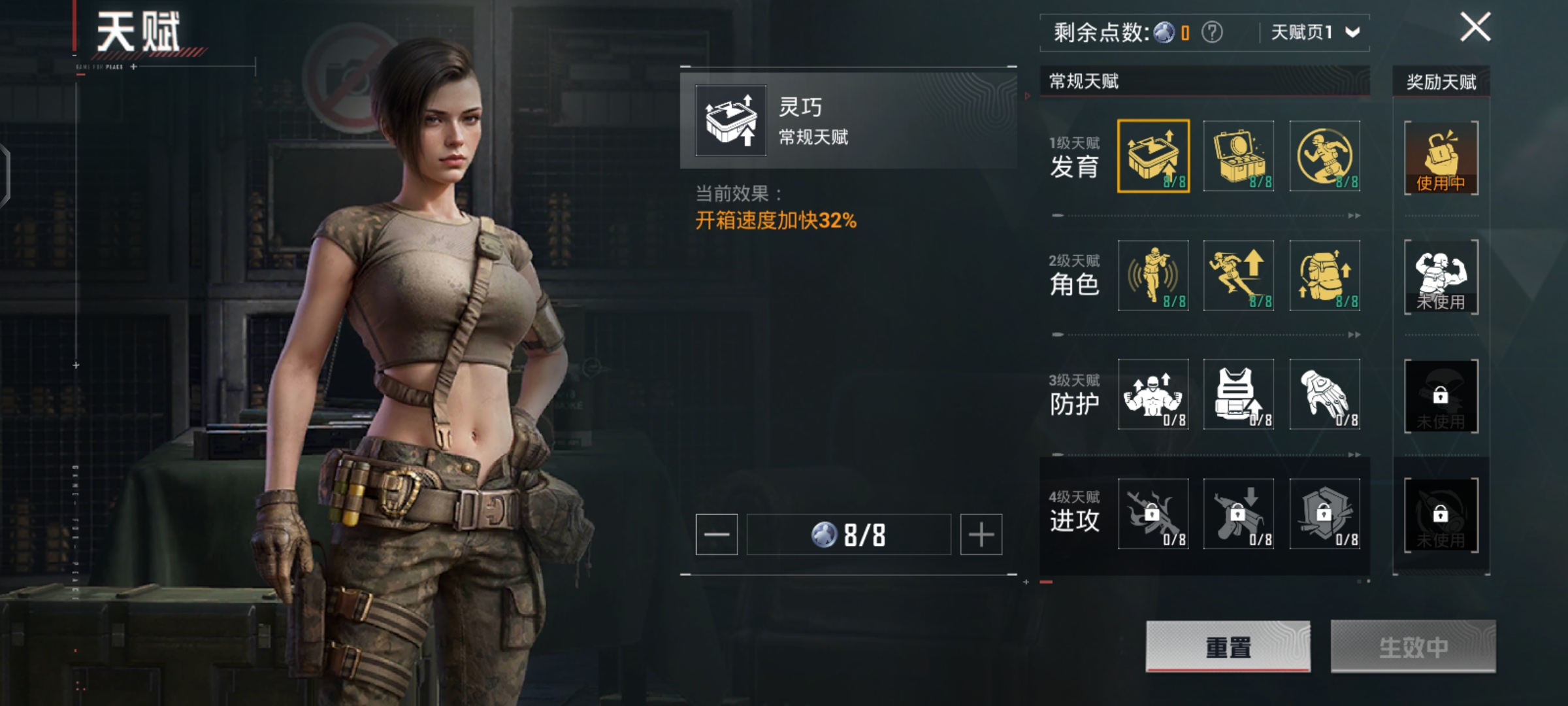The image size is (1568, 706).
Task: Select the locked parachute reward talent
Action: (x=1441, y=395)
